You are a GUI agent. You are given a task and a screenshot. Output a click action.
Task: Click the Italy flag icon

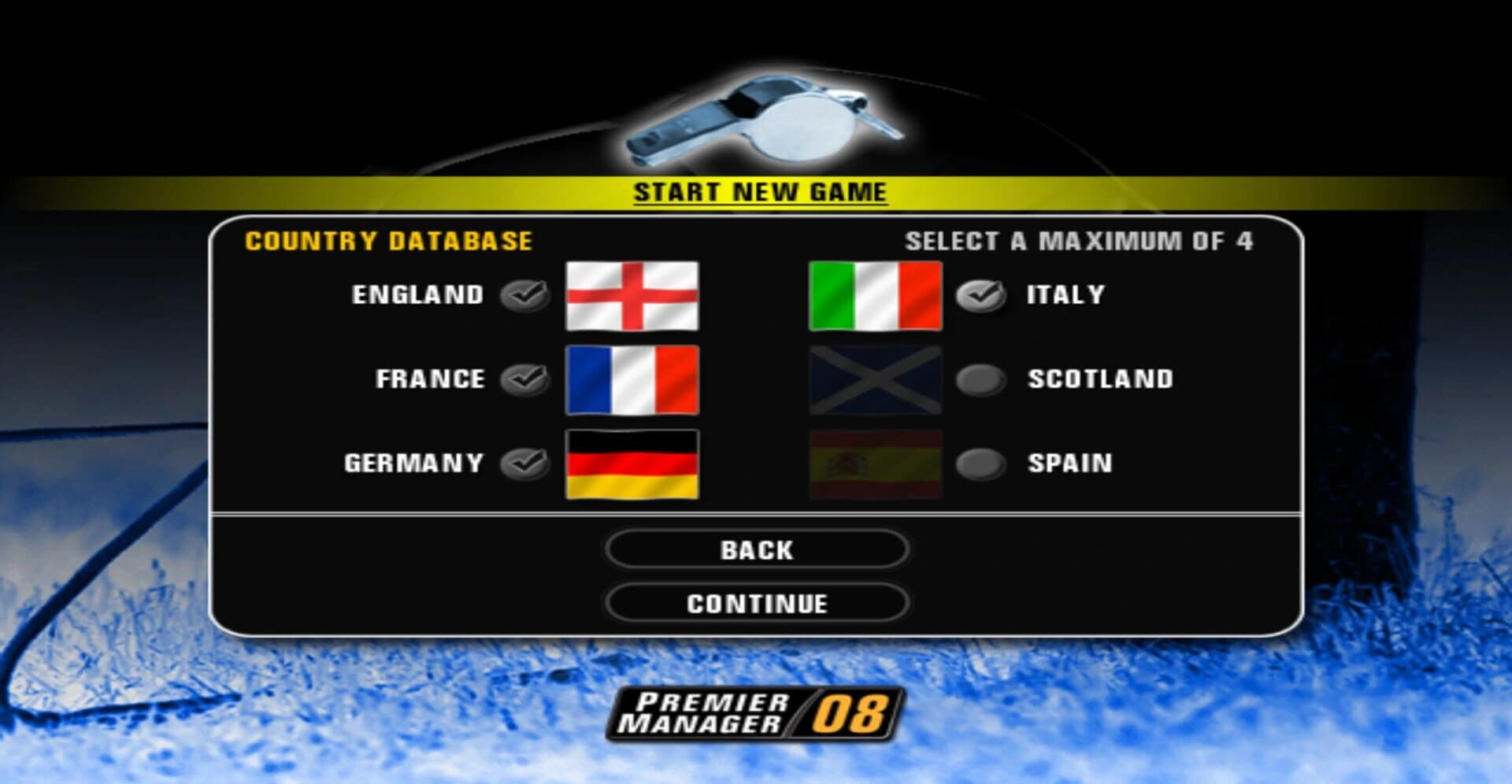(876, 296)
